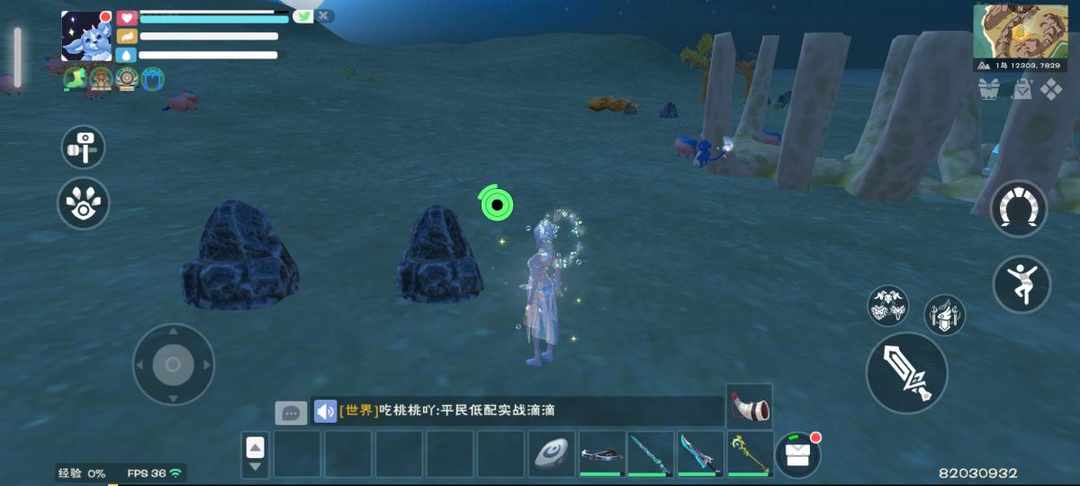
Task: Open the chat speech bubble button
Action: [x=291, y=412]
